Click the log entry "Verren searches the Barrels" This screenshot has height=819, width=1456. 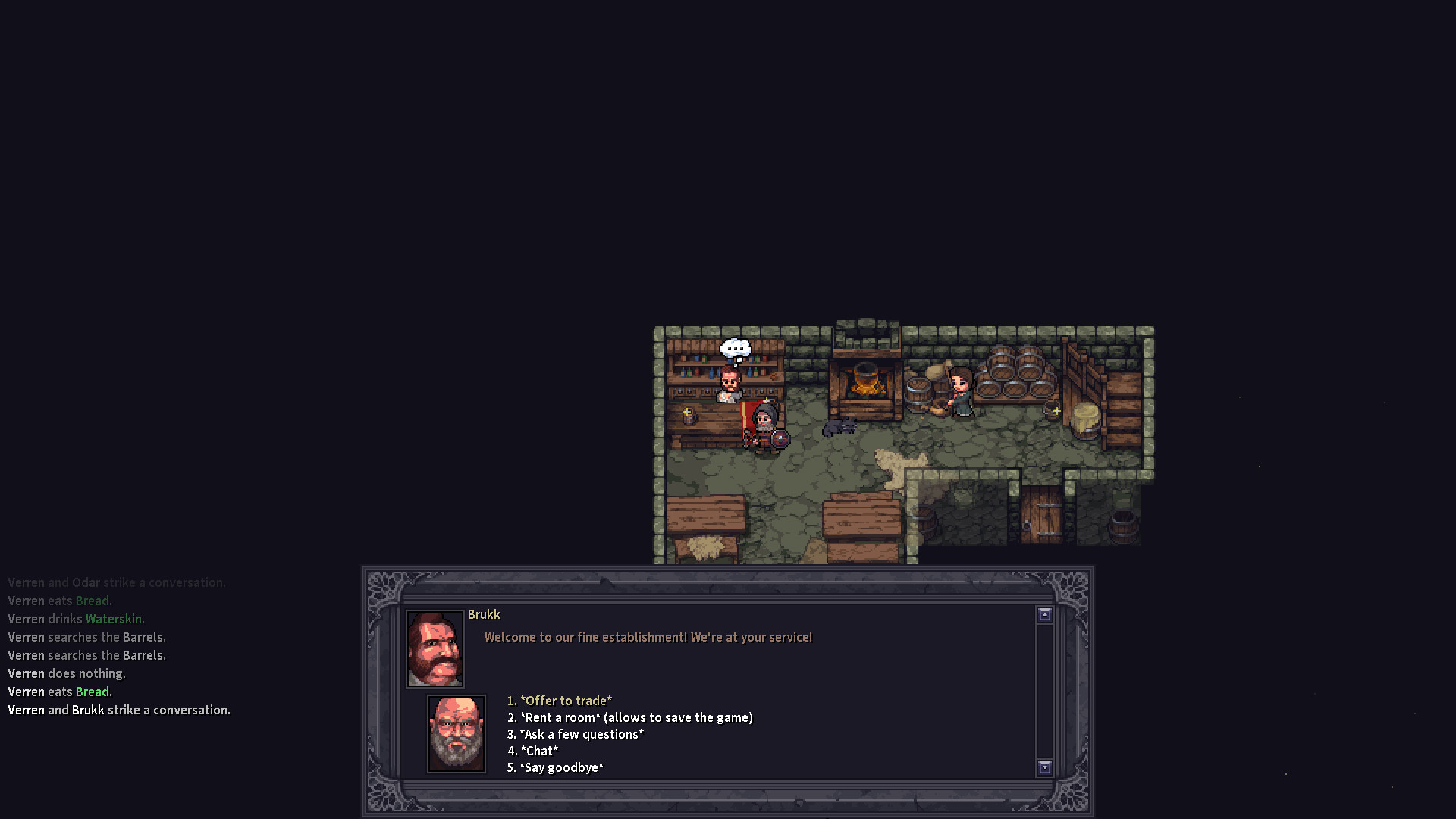point(86,637)
